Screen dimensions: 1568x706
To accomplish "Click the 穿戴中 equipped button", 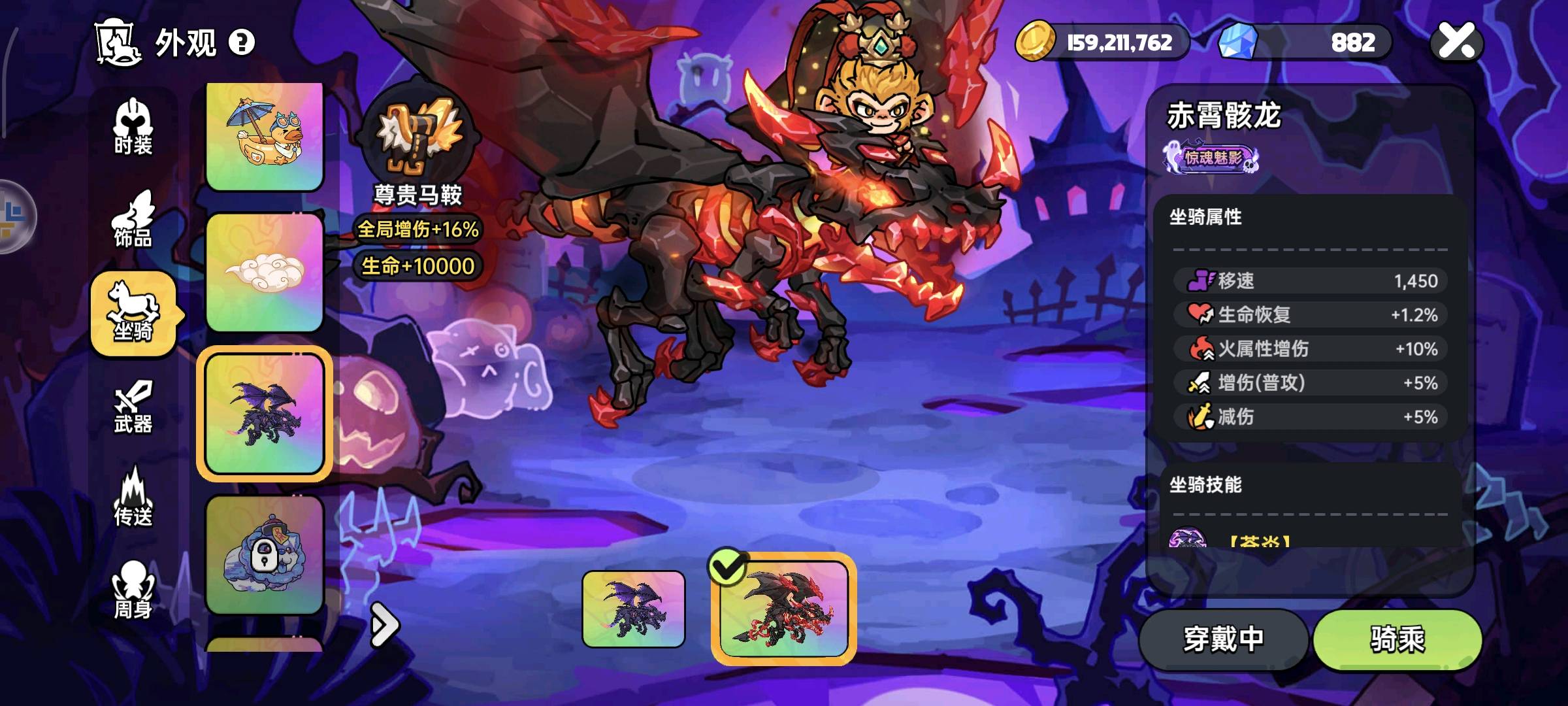I will click(1223, 639).
